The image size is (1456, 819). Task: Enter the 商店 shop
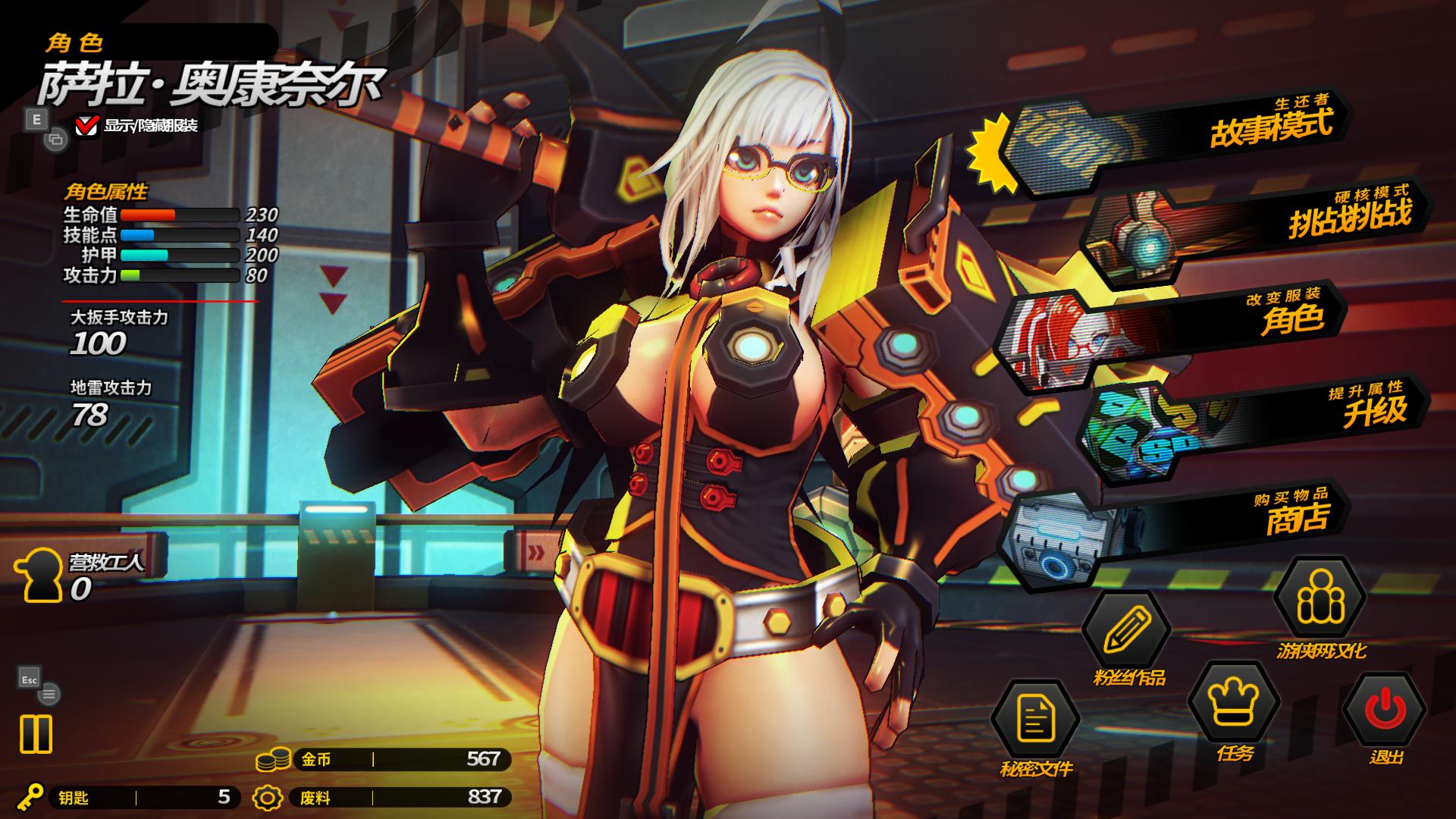1183,523
